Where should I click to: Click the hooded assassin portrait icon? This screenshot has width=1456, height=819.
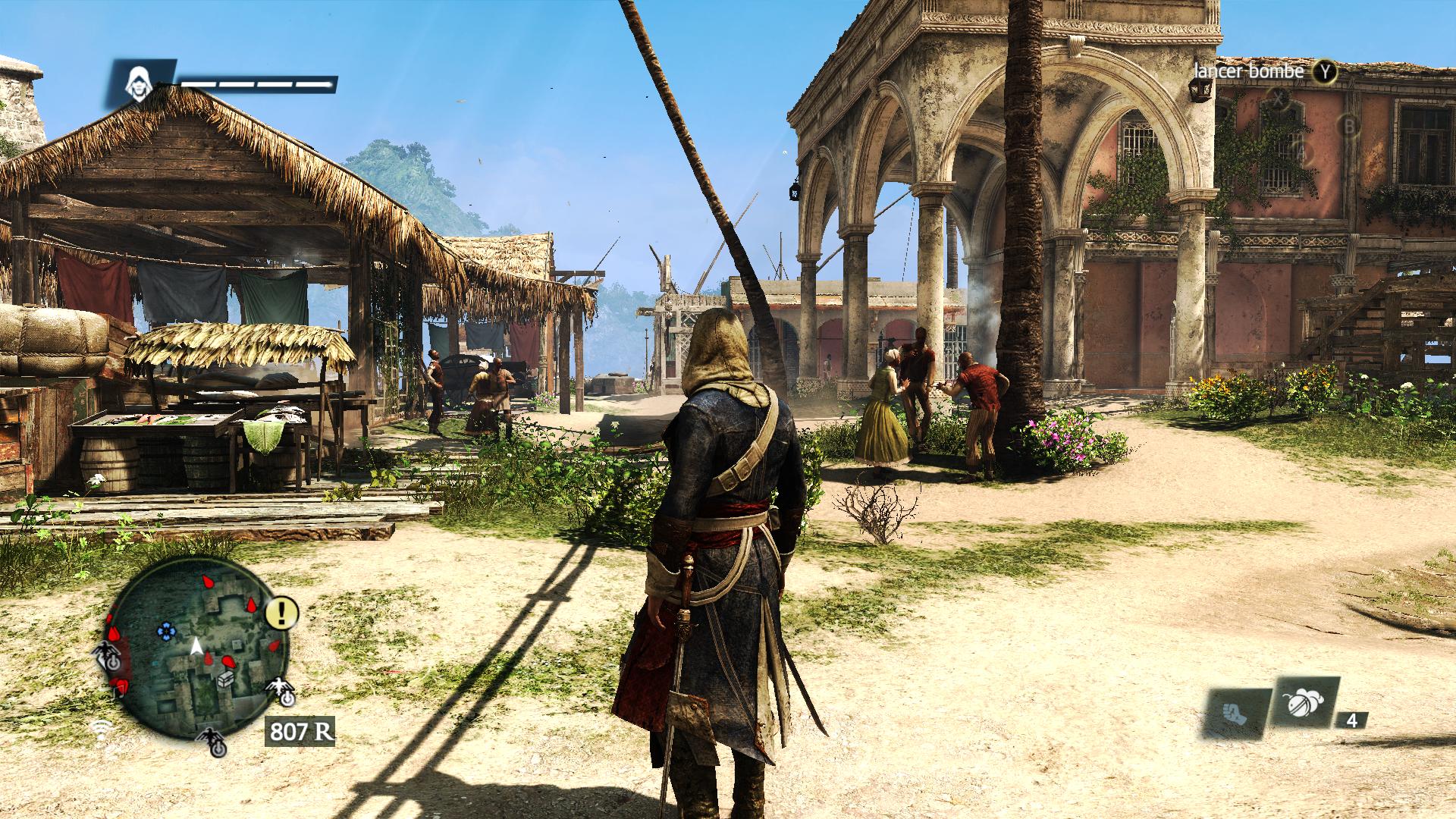[139, 81]
